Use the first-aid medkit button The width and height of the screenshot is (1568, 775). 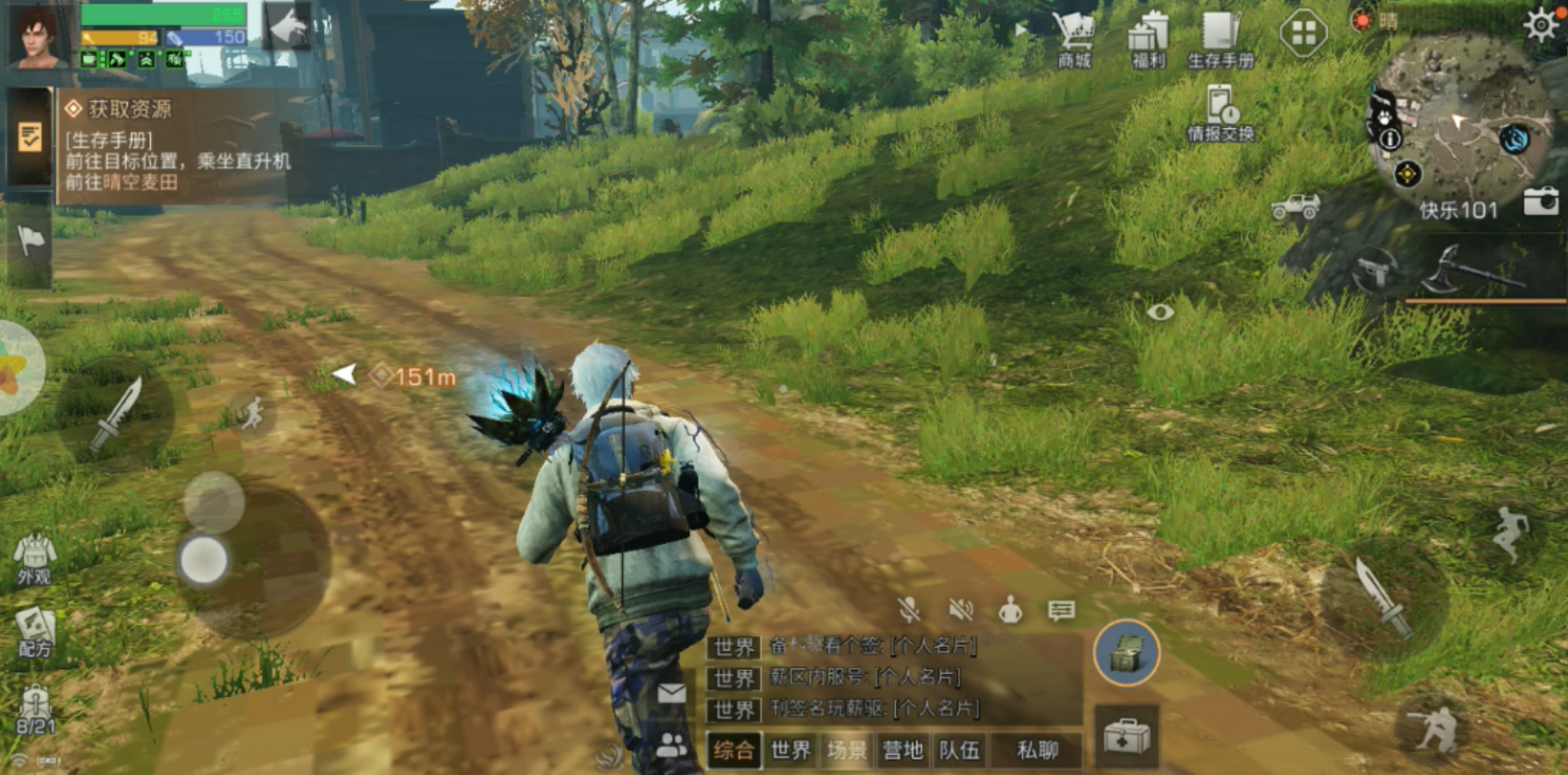coord(1126,738)
